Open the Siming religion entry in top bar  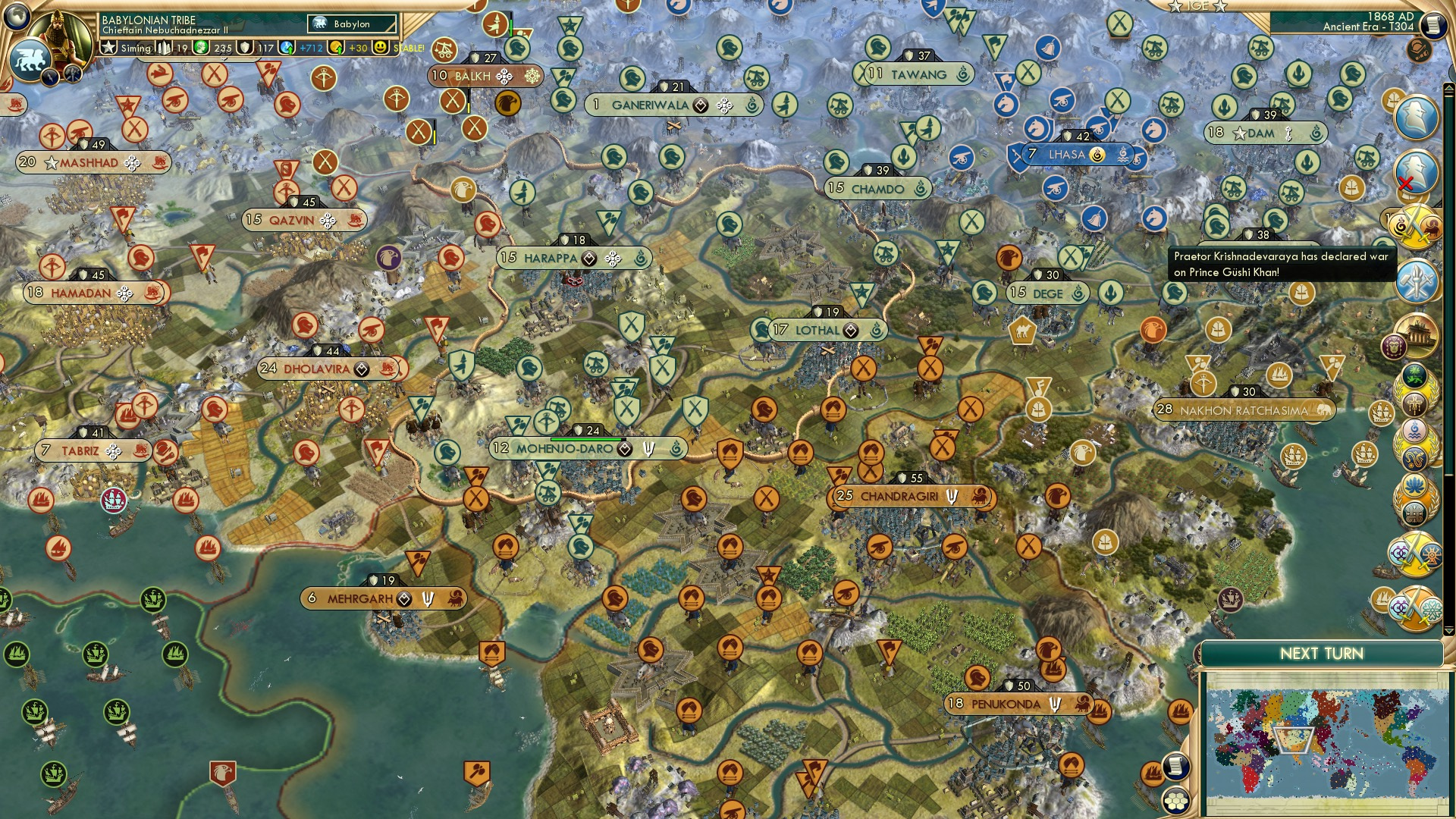click(x=125, y=48)
